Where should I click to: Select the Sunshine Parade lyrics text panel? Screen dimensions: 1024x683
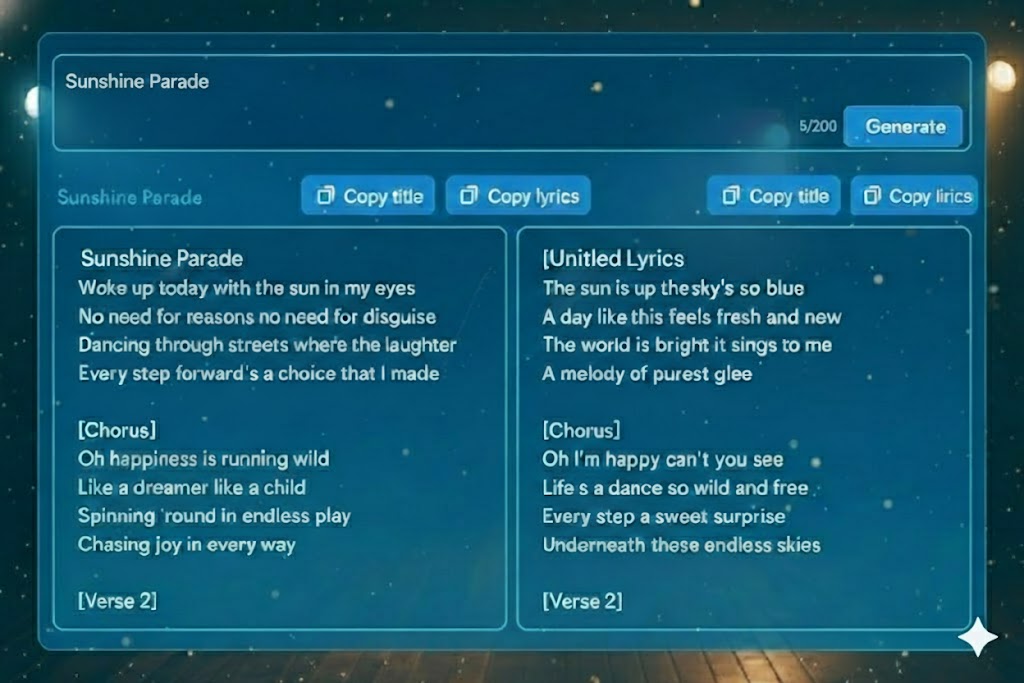280,428
